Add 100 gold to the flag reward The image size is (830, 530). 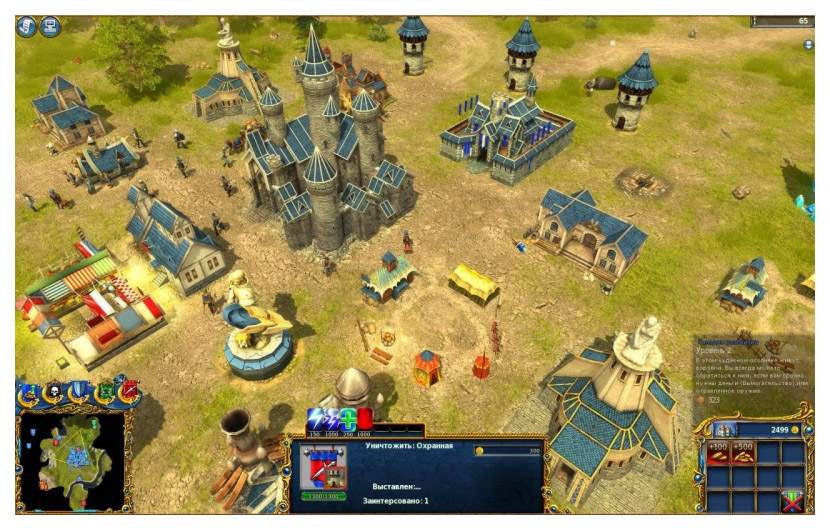(718, 454)
